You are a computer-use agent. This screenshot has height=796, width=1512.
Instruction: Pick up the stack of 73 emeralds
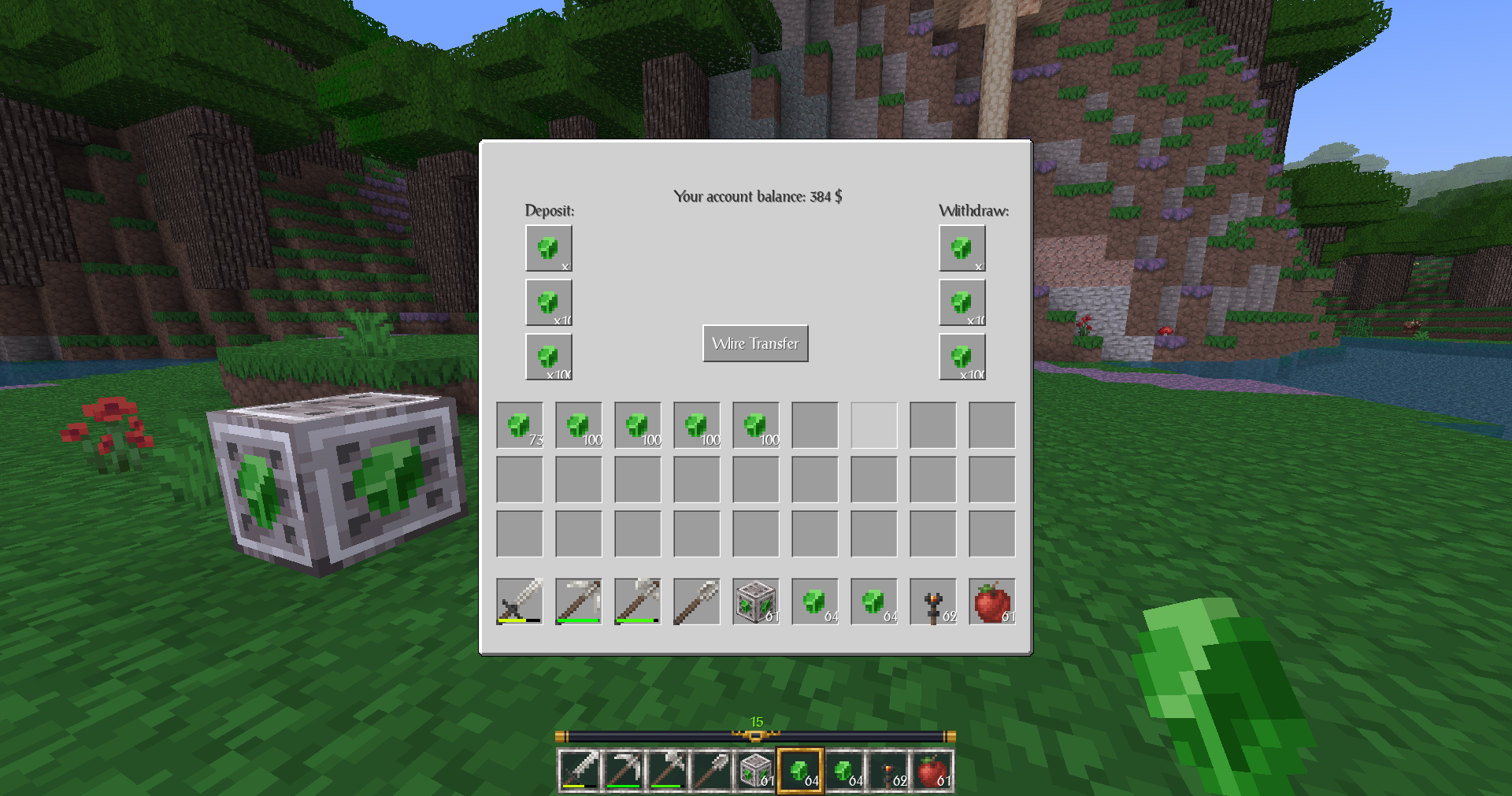[520, 425]
